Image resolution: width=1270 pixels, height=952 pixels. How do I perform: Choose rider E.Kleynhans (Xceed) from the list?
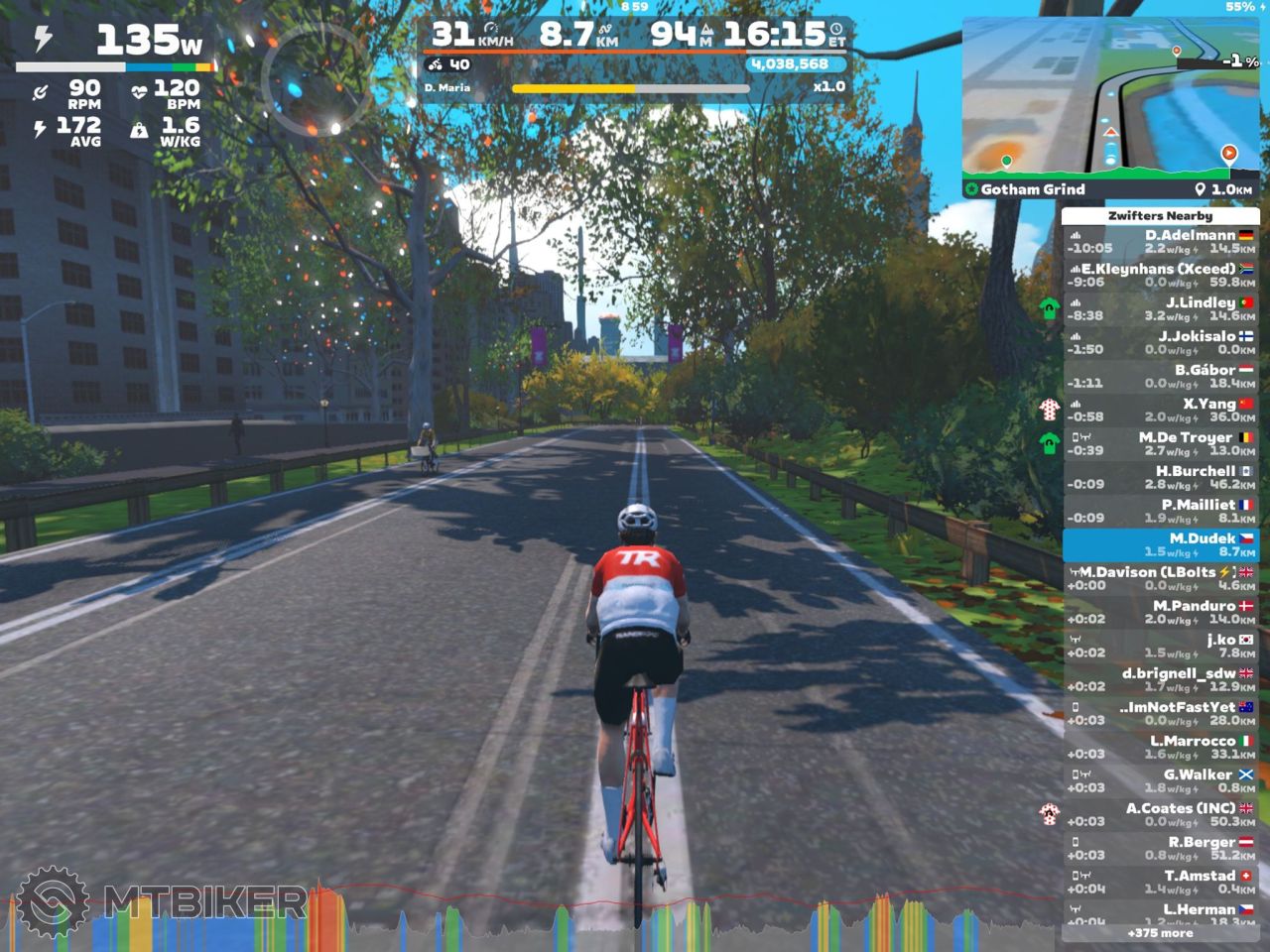pos(1161,276)
